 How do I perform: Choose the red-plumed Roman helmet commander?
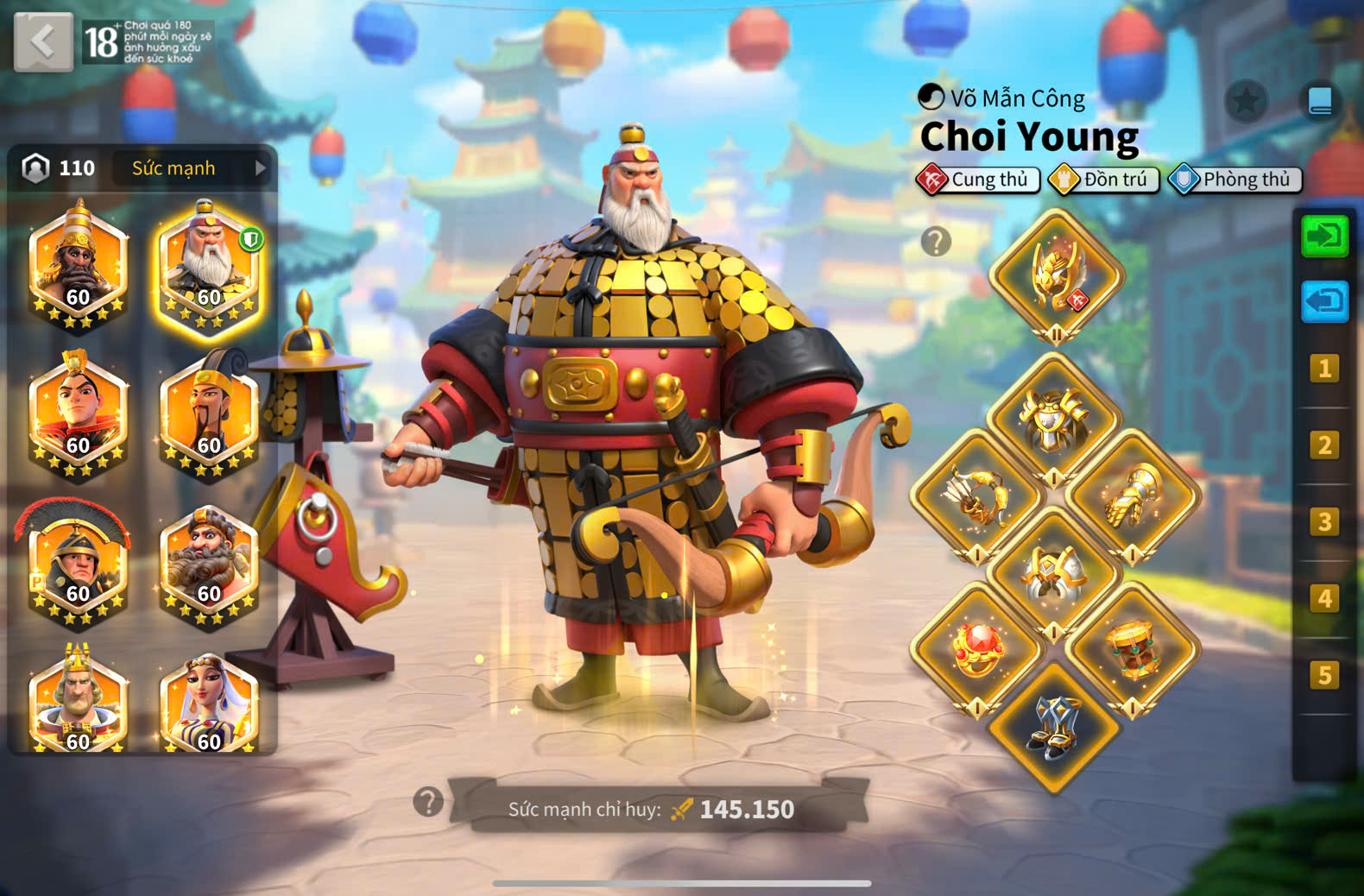(77, 563)
